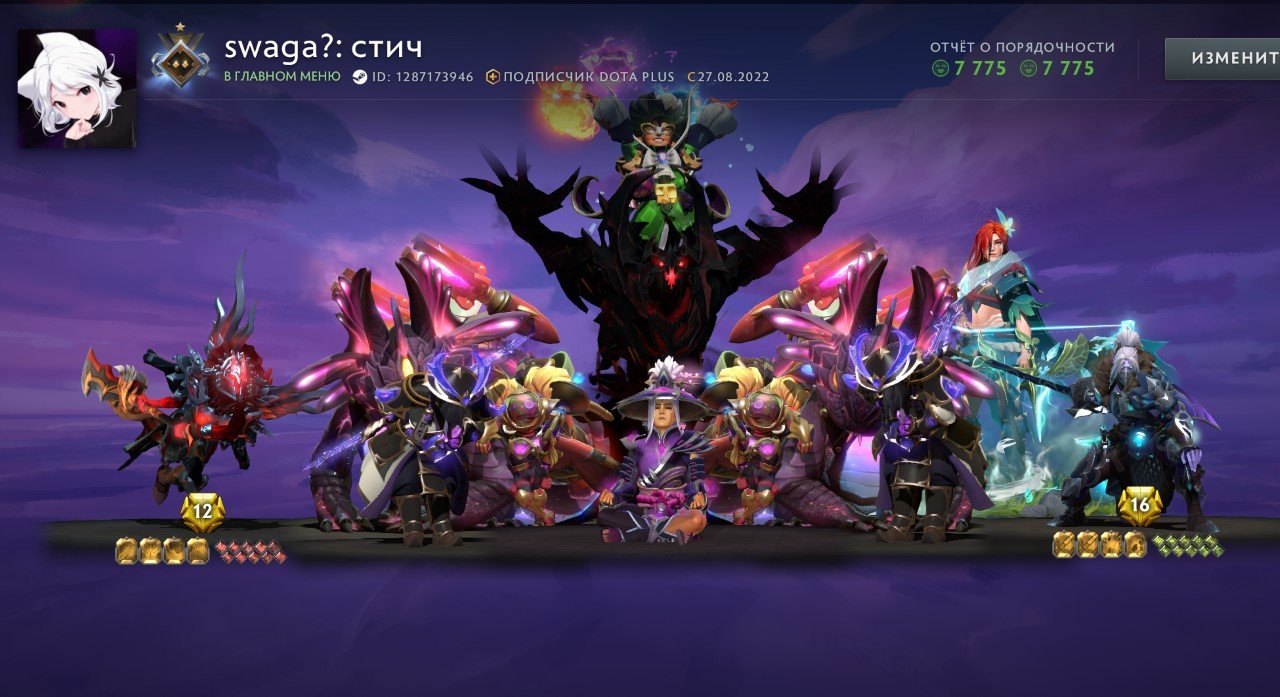Select the rank medal emblem
The image size is (1280, 697).
(181, 56)
